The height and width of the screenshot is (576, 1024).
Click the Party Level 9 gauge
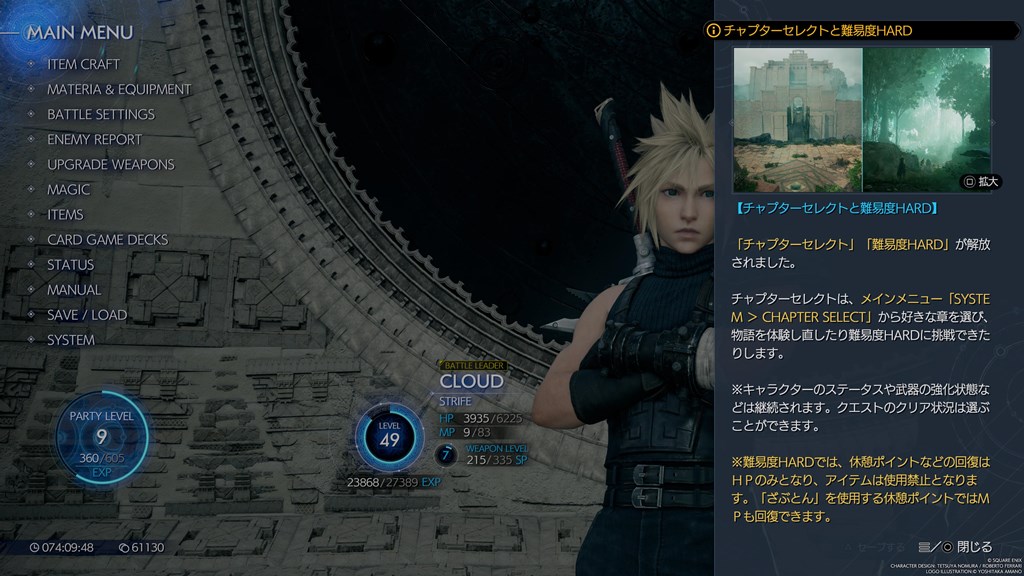(101, 437)
